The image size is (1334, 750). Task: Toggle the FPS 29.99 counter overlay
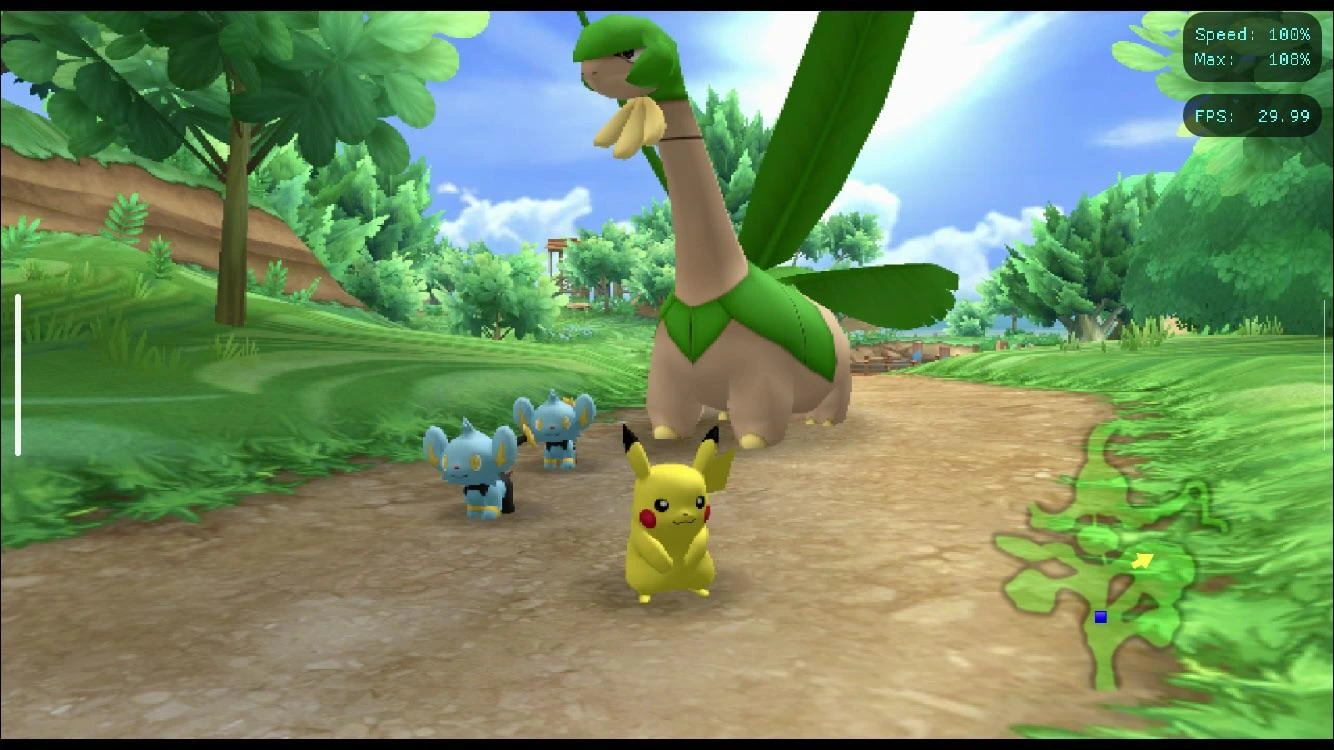(x=1253, y=116)
